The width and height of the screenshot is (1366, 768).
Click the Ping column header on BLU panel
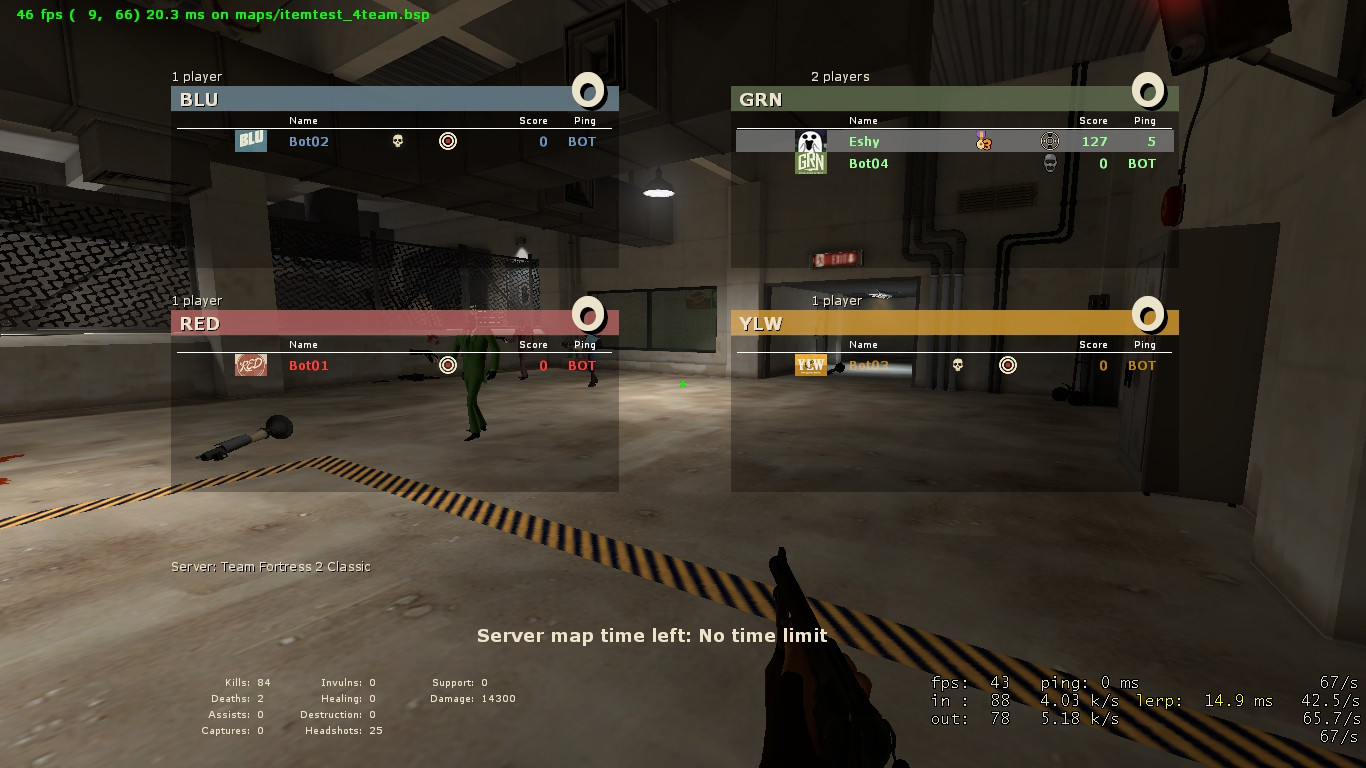click(584, 120)
